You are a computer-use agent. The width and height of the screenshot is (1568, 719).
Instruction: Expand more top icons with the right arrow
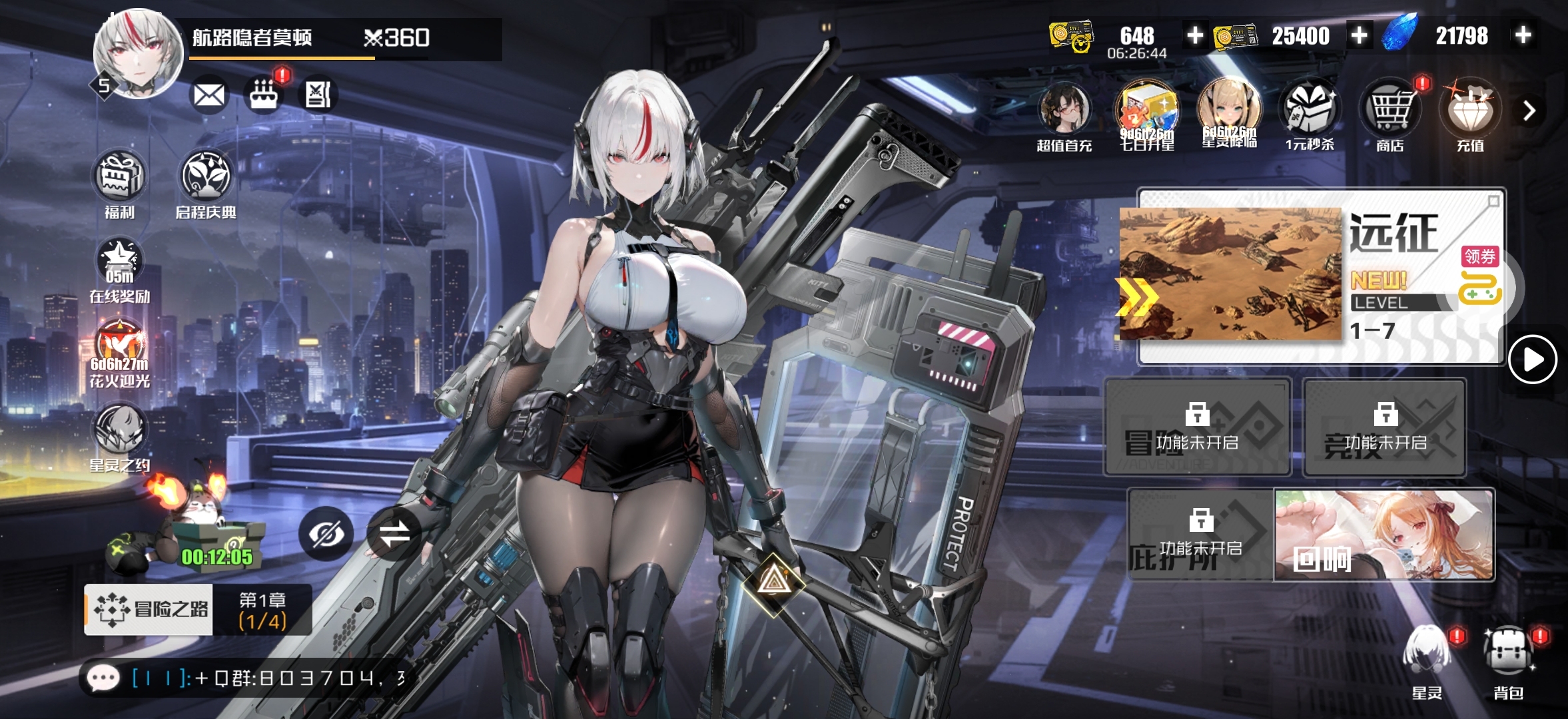1529,111
